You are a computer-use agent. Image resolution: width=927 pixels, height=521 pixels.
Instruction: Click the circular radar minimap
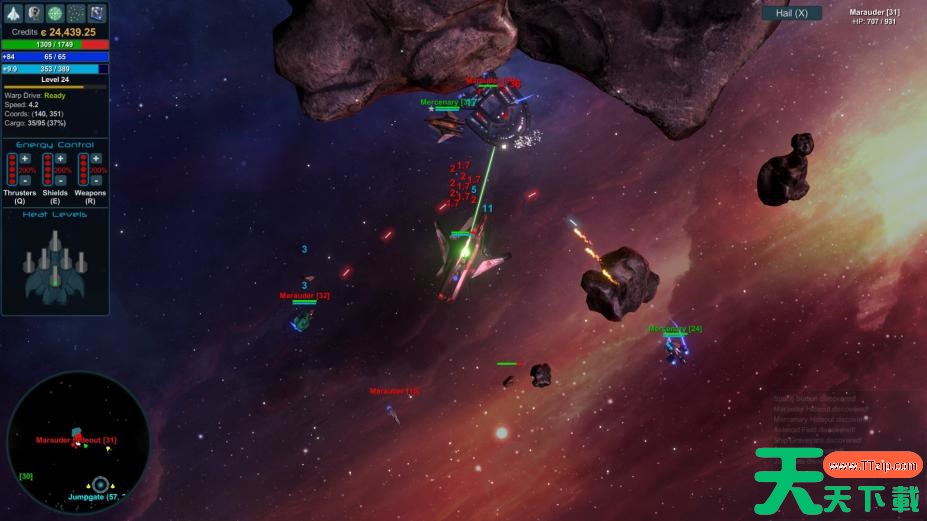[x=78, y=443]
